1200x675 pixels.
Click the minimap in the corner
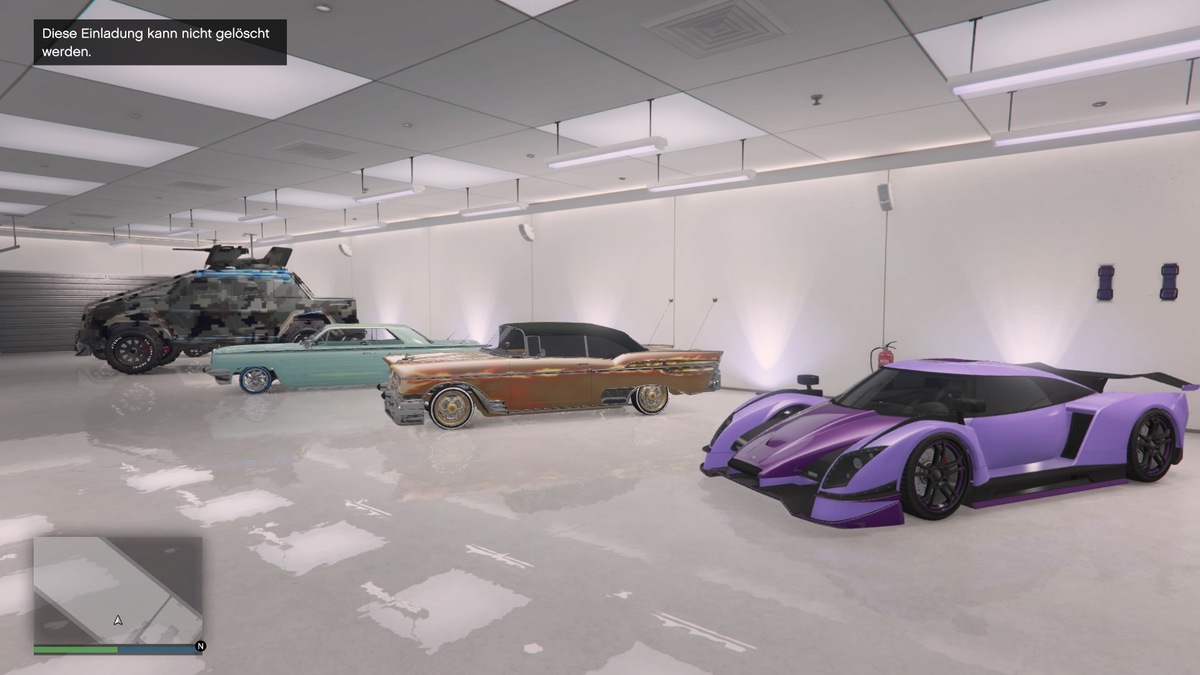click(x=118, y=591)
